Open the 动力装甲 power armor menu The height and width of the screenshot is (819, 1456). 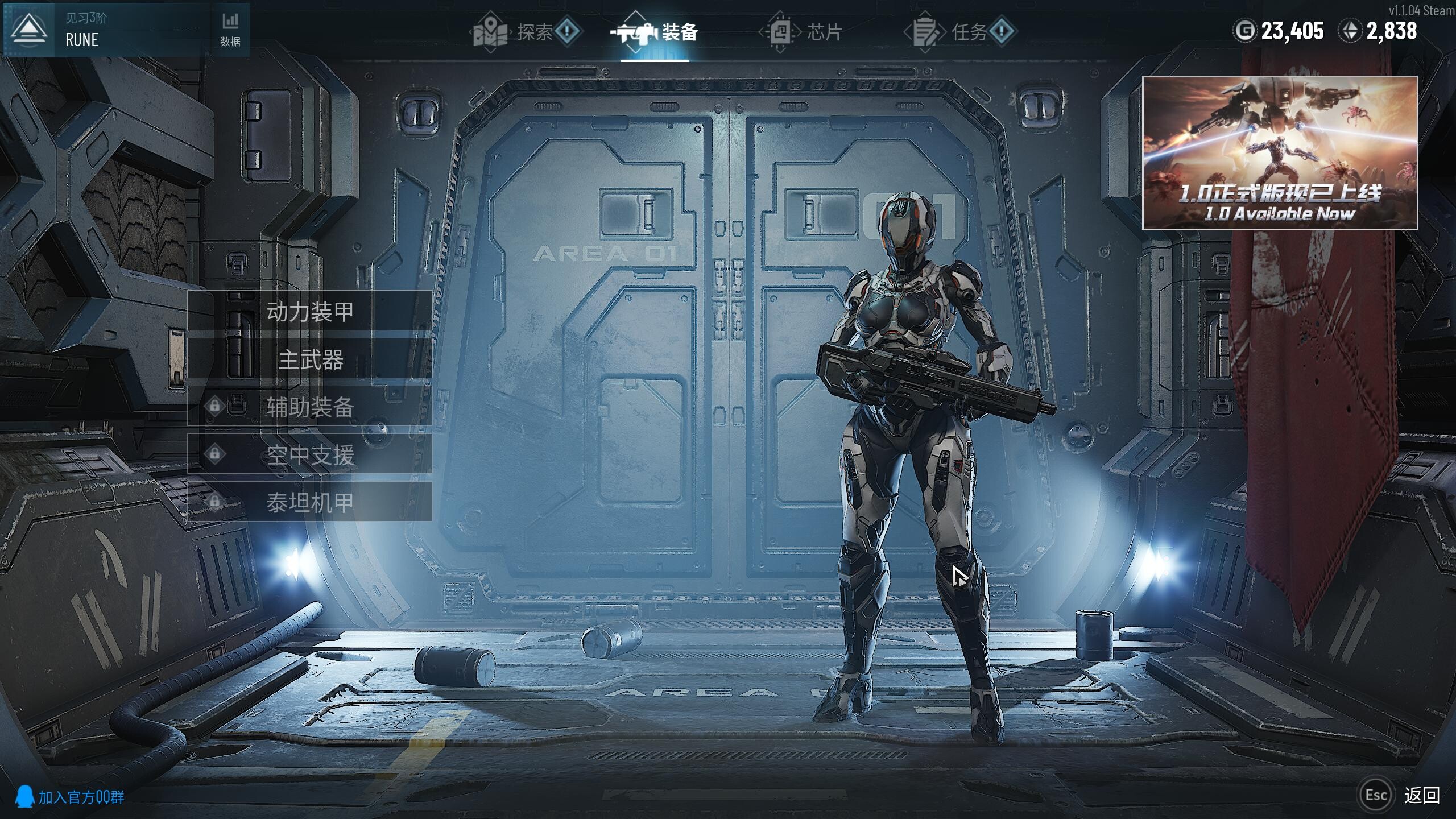pyautogui.click(x=310, y=311)
